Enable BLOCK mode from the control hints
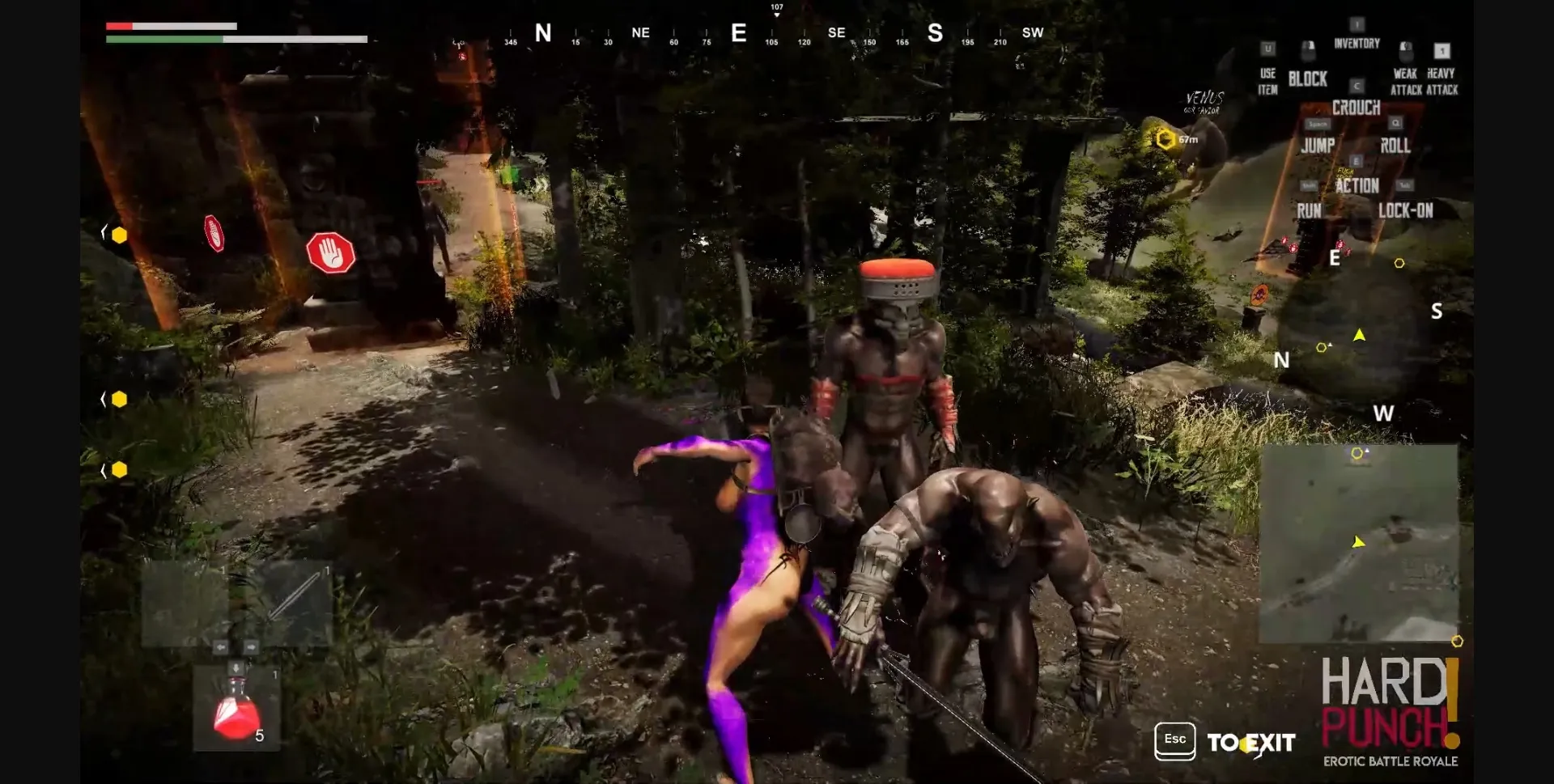 1306,78
